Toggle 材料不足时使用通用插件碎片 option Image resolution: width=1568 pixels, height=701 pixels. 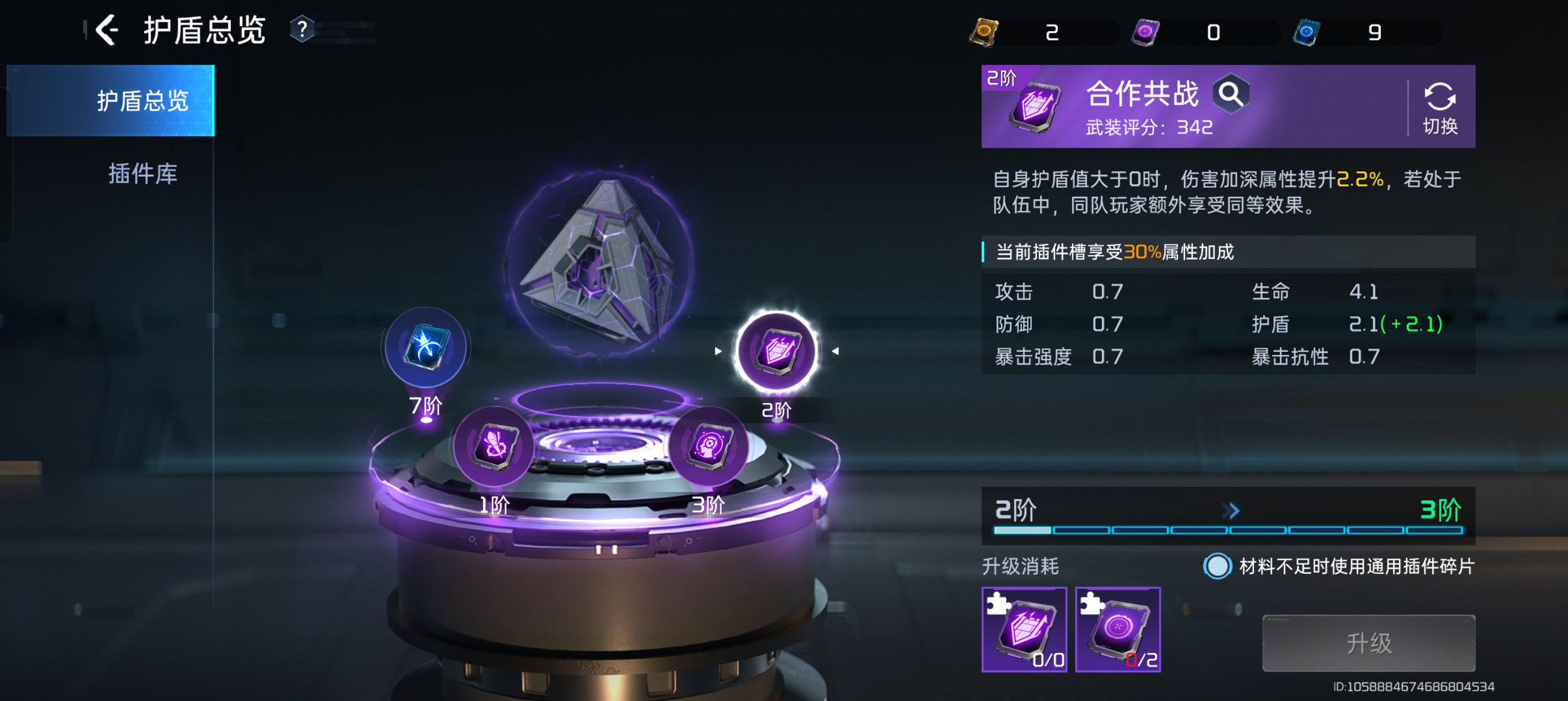click(1217, 566)
